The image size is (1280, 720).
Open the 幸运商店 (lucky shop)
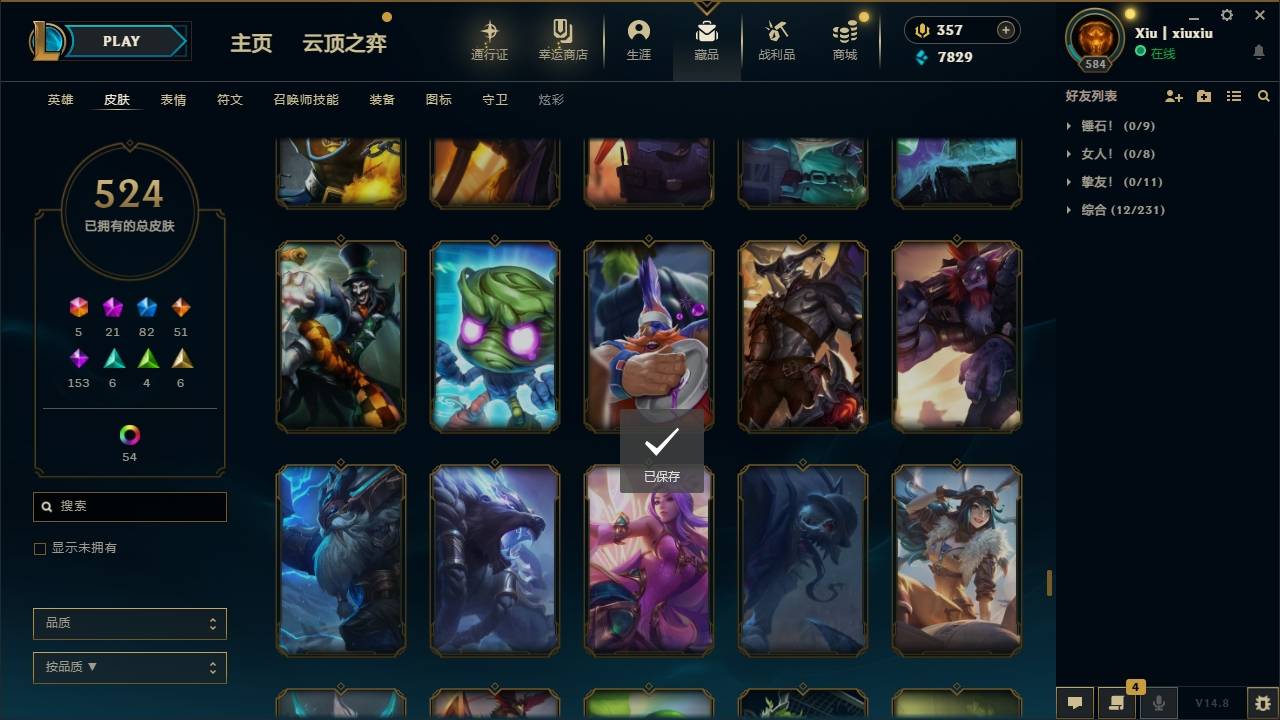pyautogui.click(x=562, y=40)
